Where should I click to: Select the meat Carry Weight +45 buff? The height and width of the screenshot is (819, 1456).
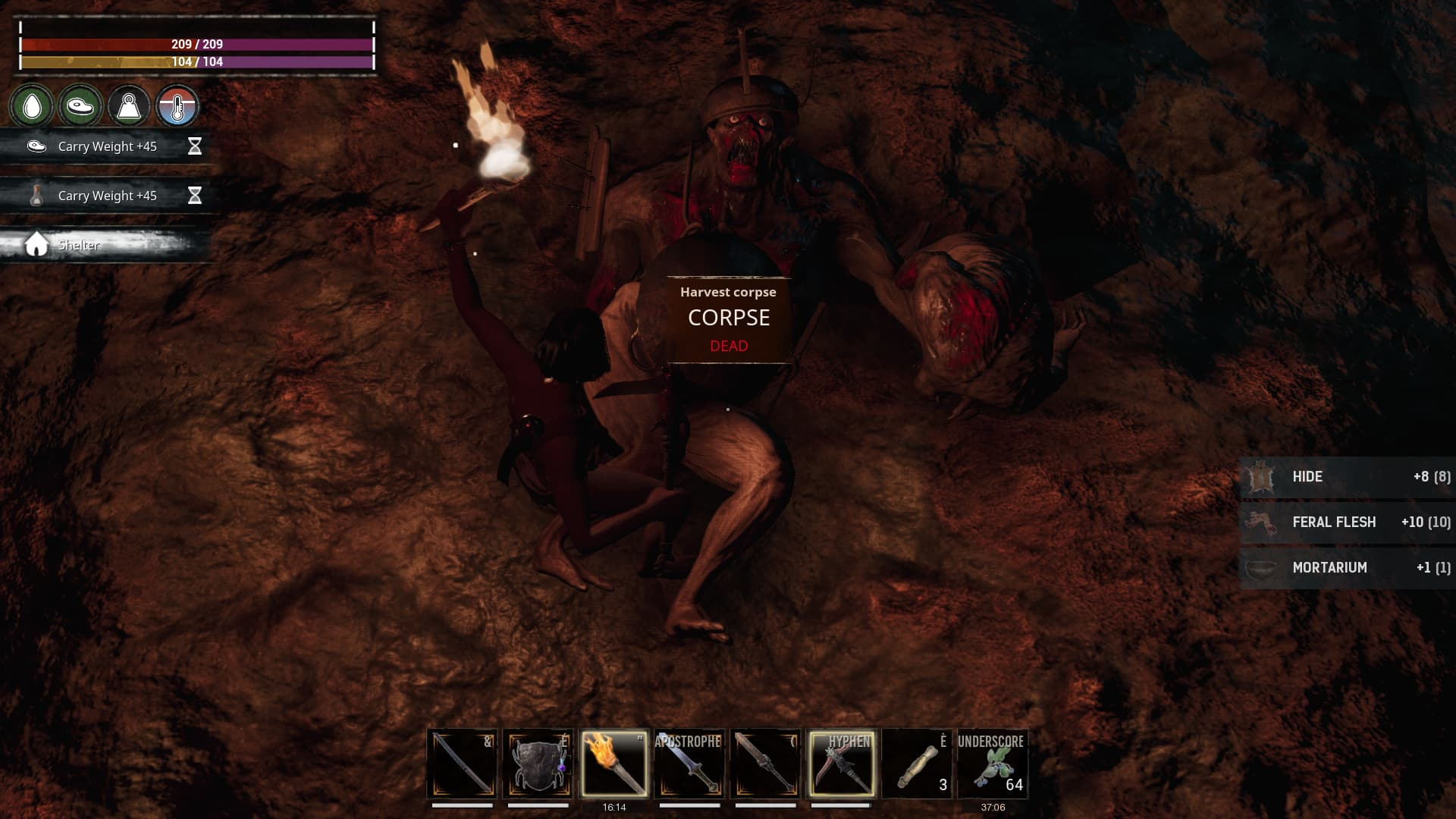pyautogui.click(x=106, y=146)
